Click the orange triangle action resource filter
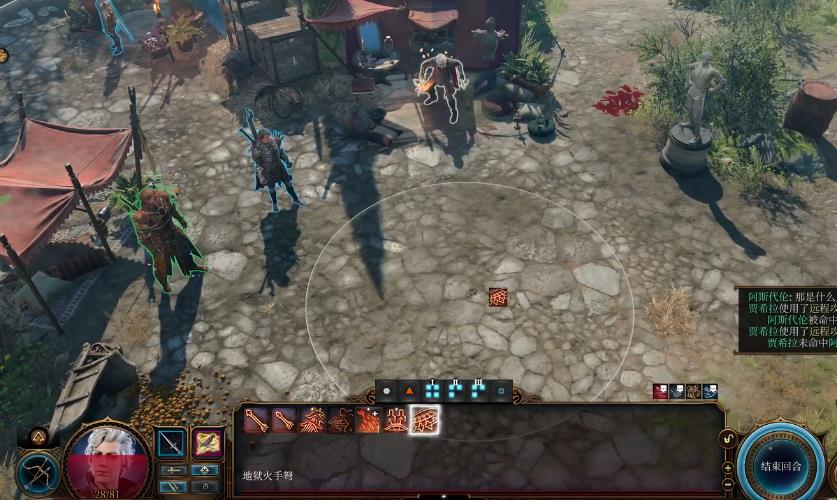This screenshot has height=500, width=837. coord(409,390)
